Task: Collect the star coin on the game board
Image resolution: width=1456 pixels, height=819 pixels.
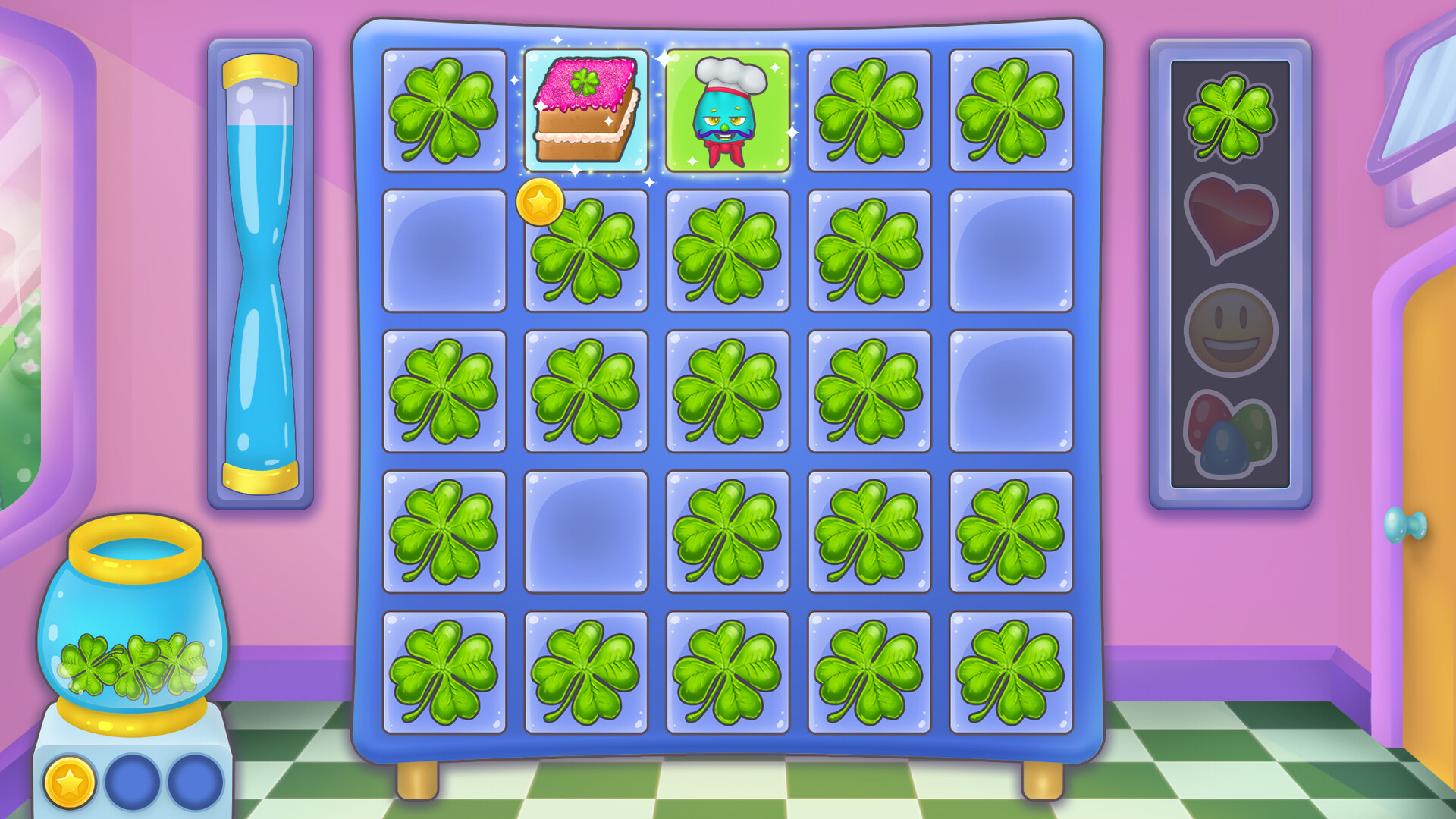Action: pyautogui.click(x=541, y=201)
